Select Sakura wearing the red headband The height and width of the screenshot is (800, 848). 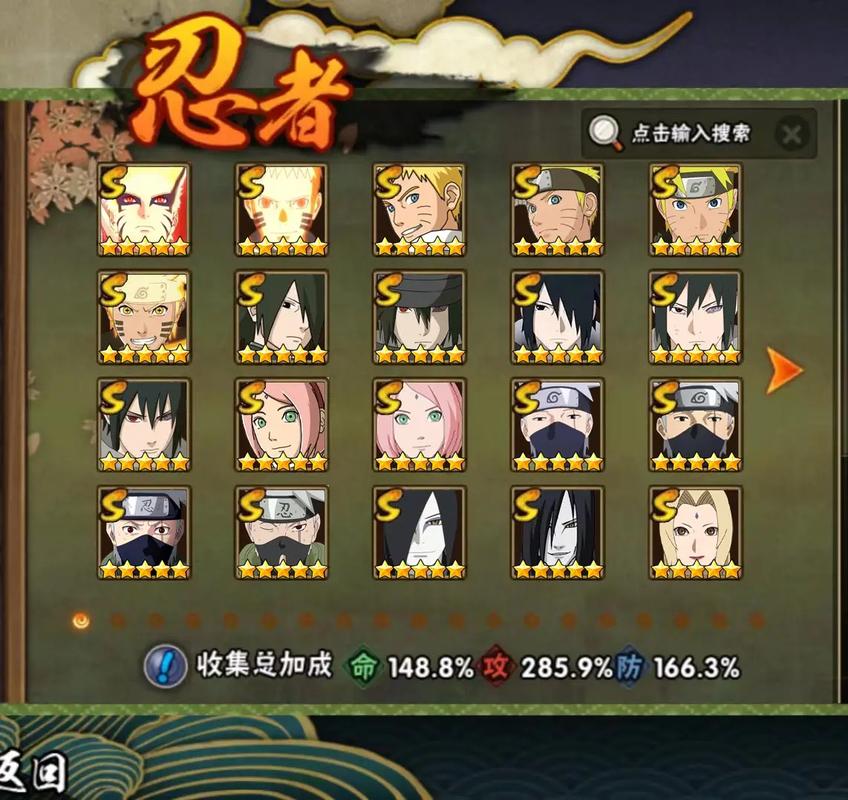(282, 426)
